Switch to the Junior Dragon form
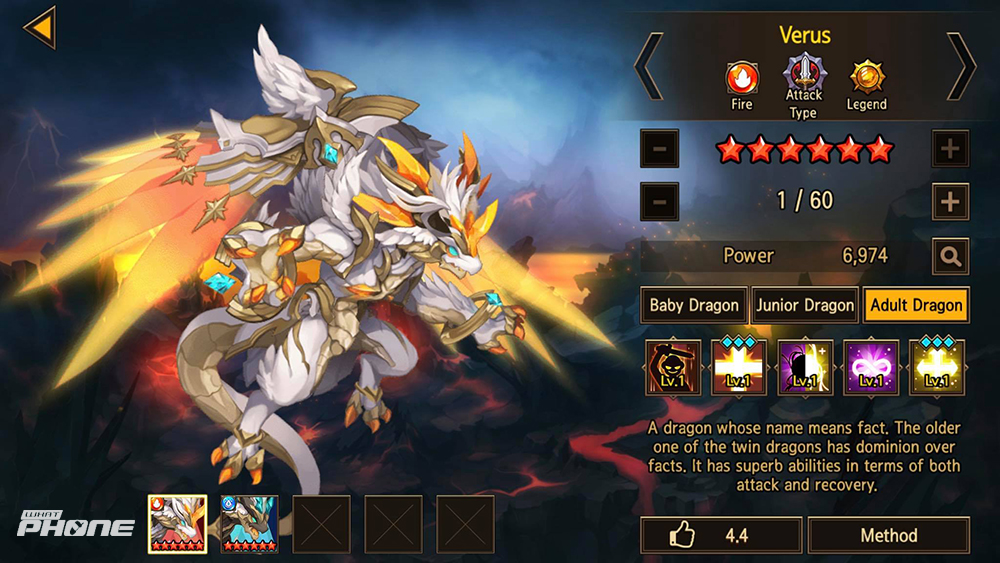This screenshot has width=1000, height=563. [x=805, y=305]
